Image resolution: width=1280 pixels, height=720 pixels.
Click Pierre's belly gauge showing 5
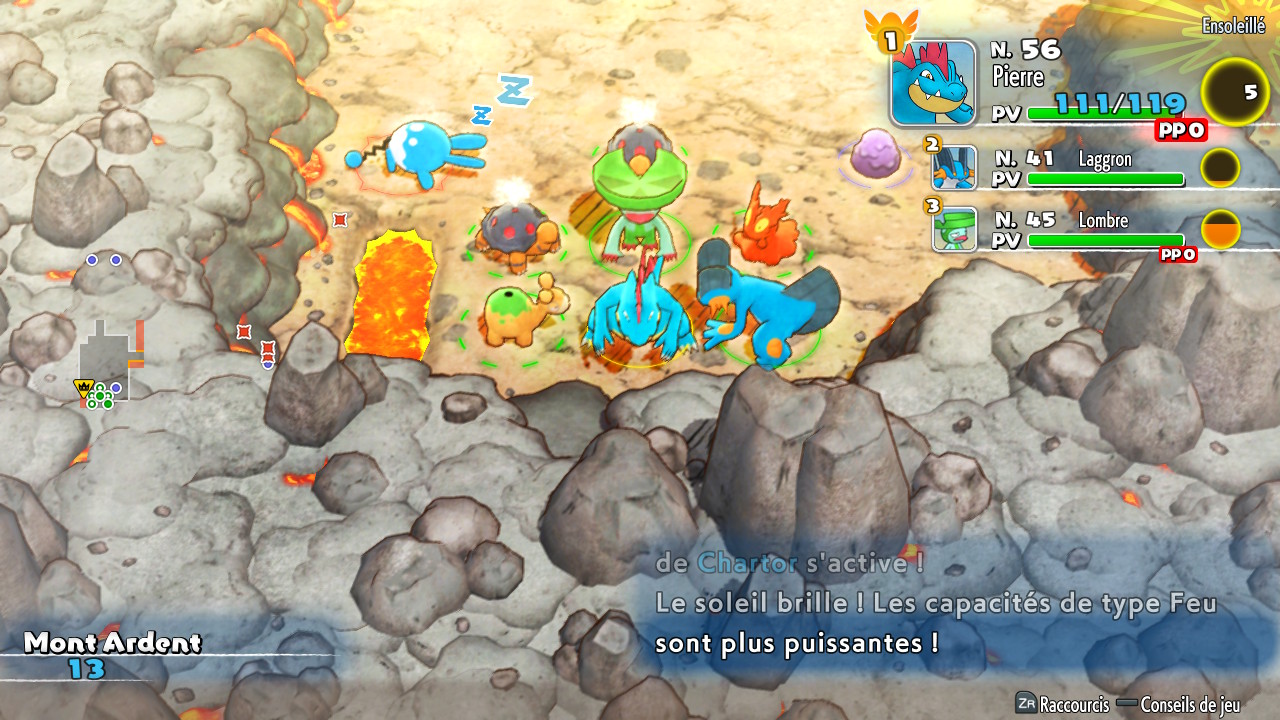(x=1234, y=92)
